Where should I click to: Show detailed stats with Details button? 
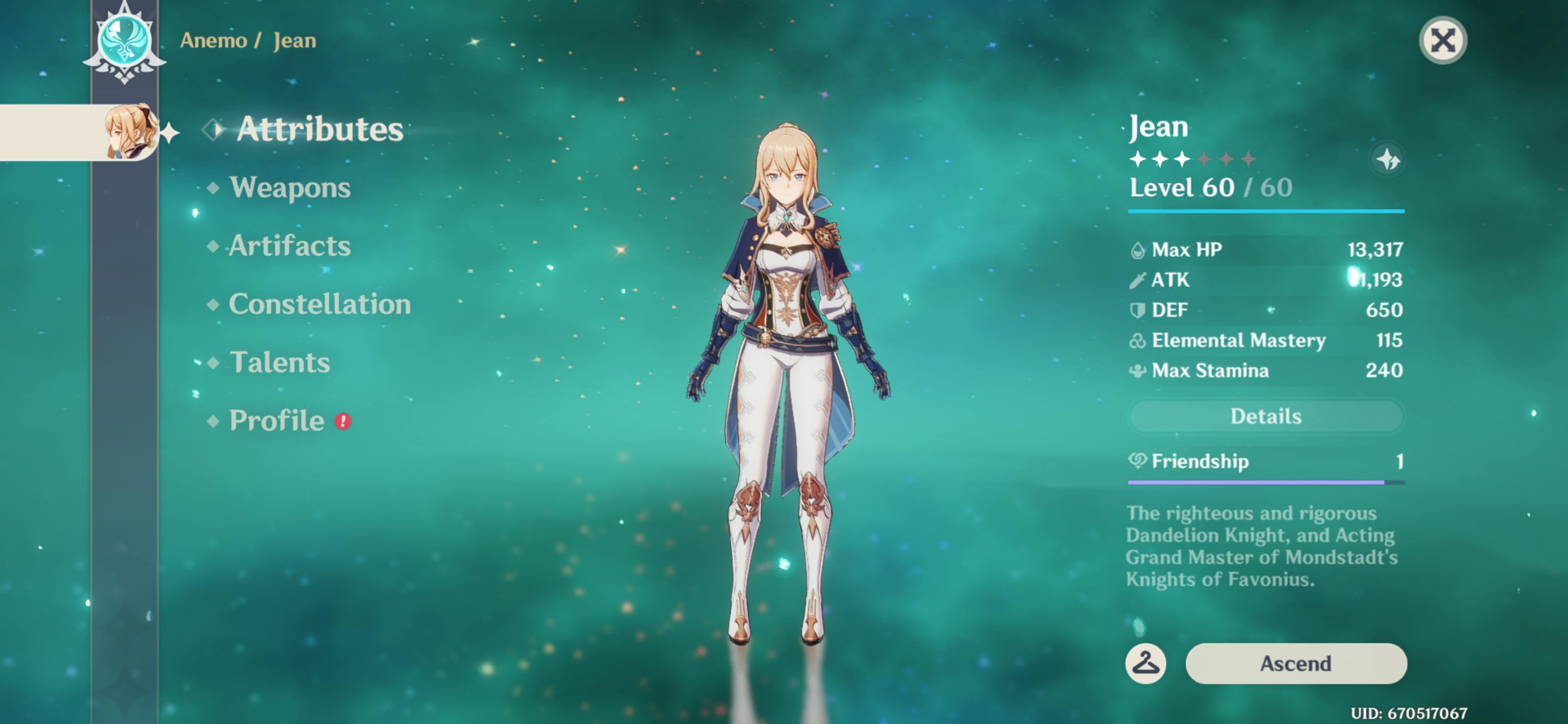pyautogui.click(x=1265, y=416)
